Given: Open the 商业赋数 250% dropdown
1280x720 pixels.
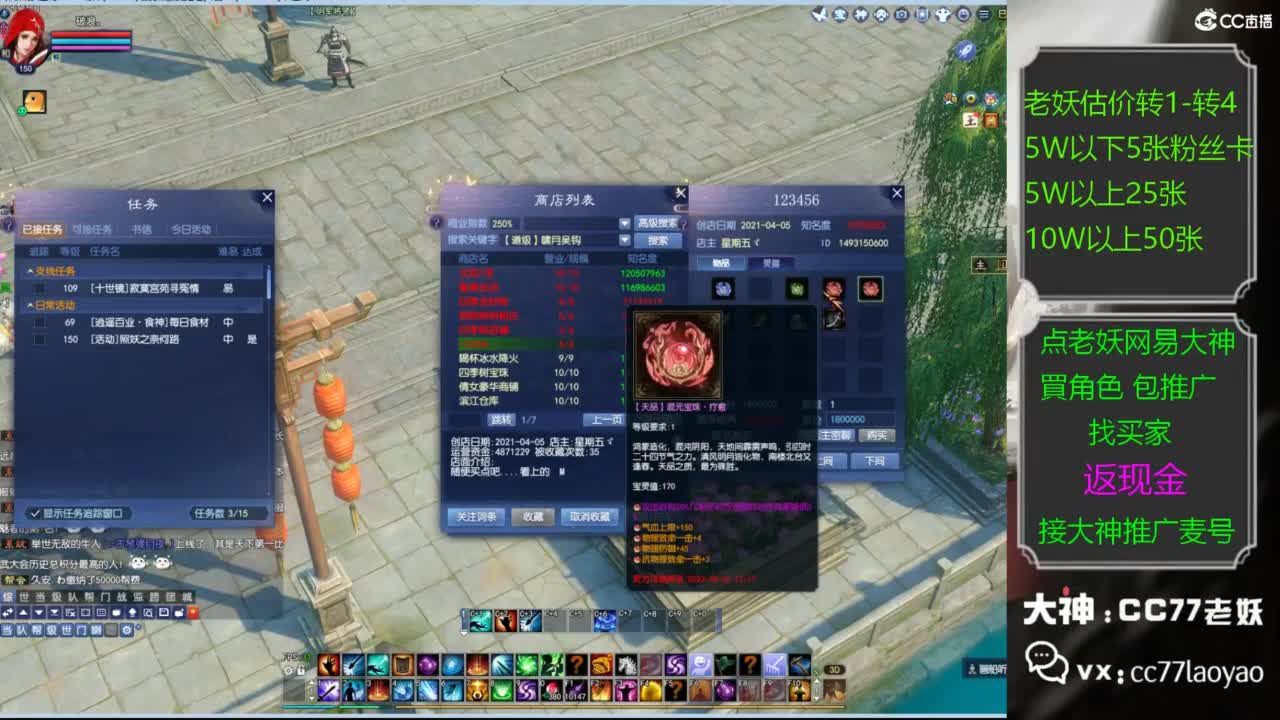Looking at the screenshot, I should click(x=624, y=222).
